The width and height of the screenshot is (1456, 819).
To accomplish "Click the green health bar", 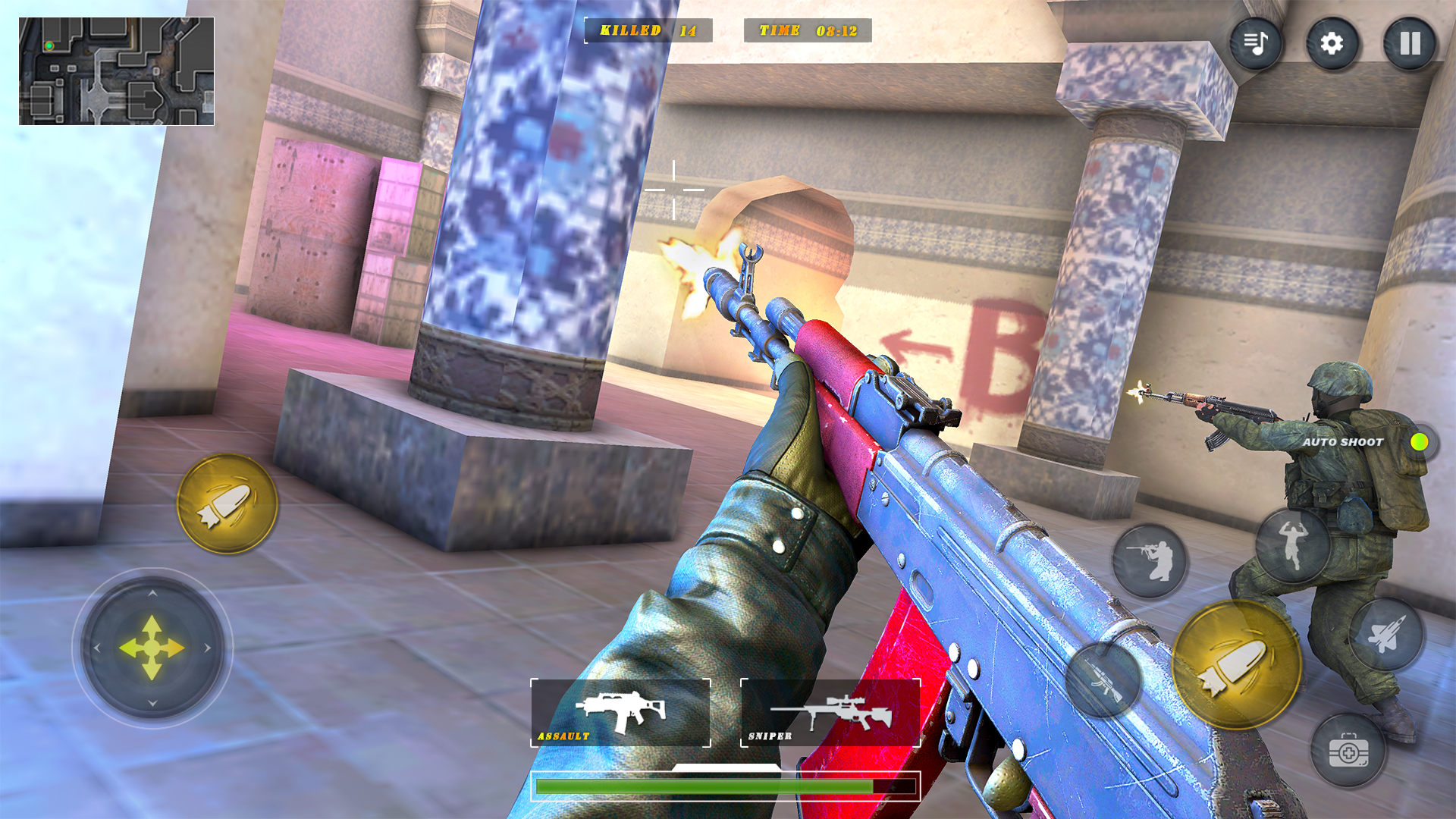I will [x=728, y=786].
